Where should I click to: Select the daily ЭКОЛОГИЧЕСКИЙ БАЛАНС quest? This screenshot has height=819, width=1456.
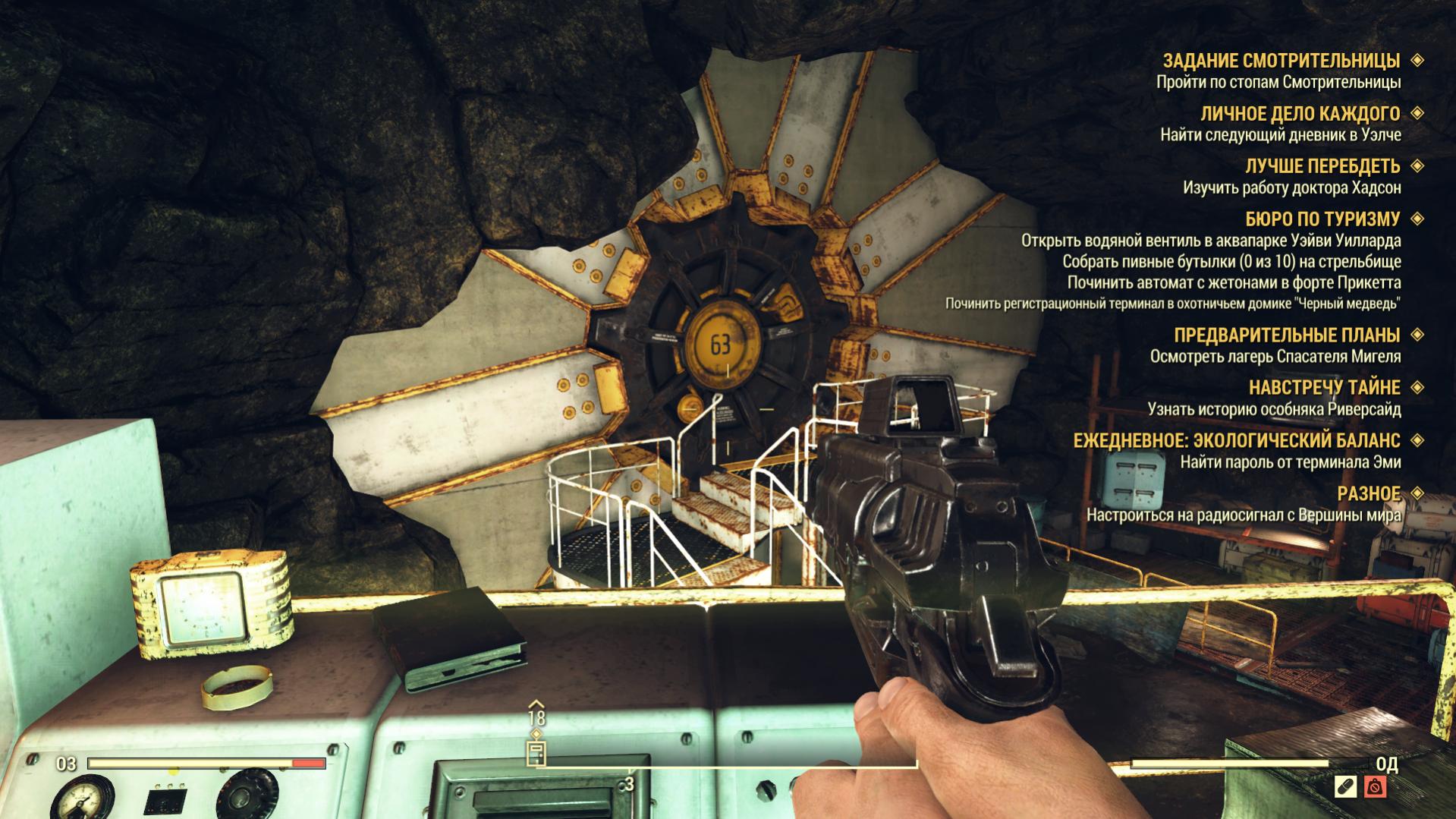click(1236, 441)
